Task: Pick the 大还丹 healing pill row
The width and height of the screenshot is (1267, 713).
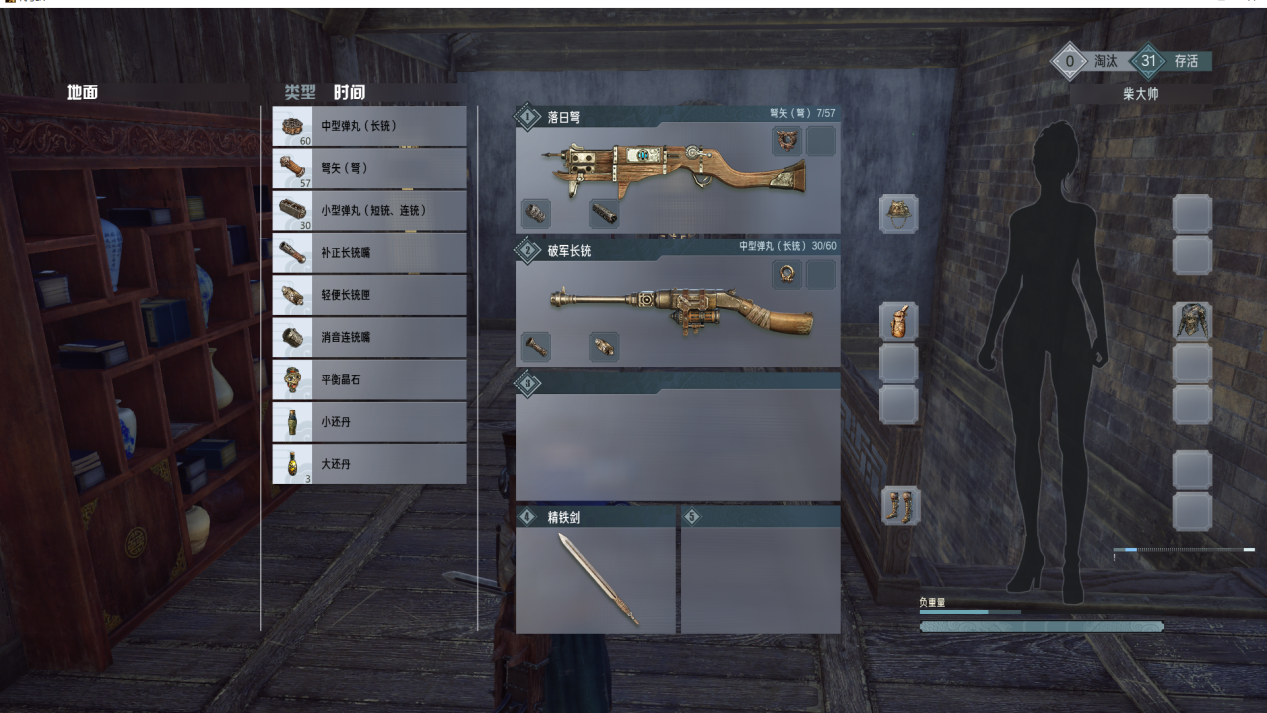Action: pos(369,464)
